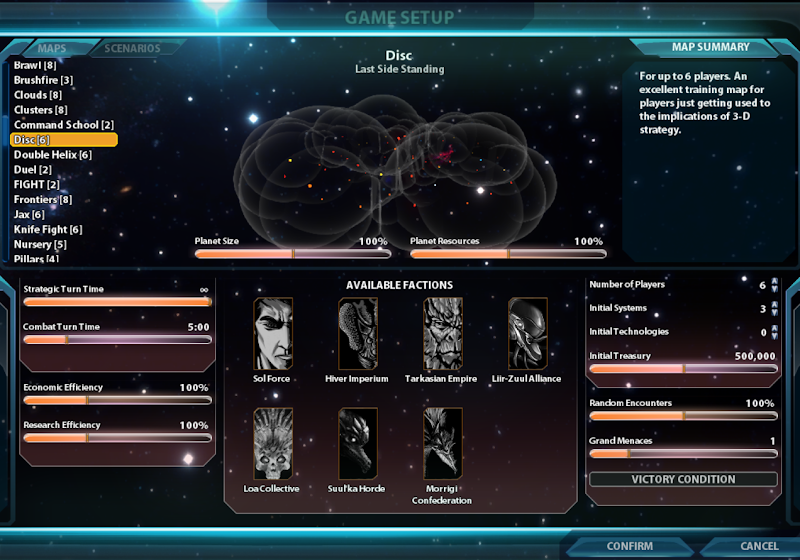Switch to the Scenarios tab

pos(132,48)
